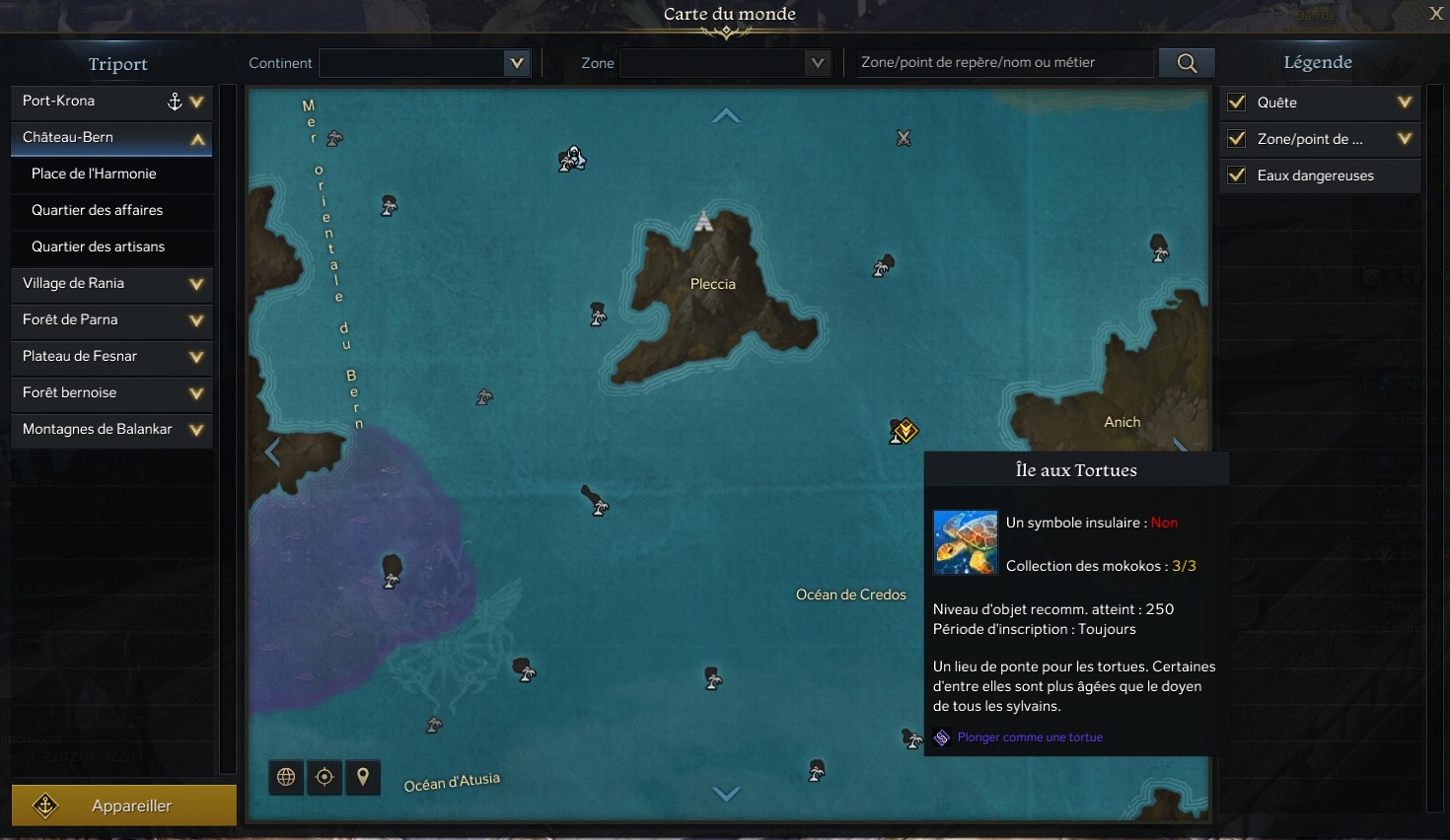Expand Village de Rania entry
1450x840 pixels.
(x=196, y=284)
